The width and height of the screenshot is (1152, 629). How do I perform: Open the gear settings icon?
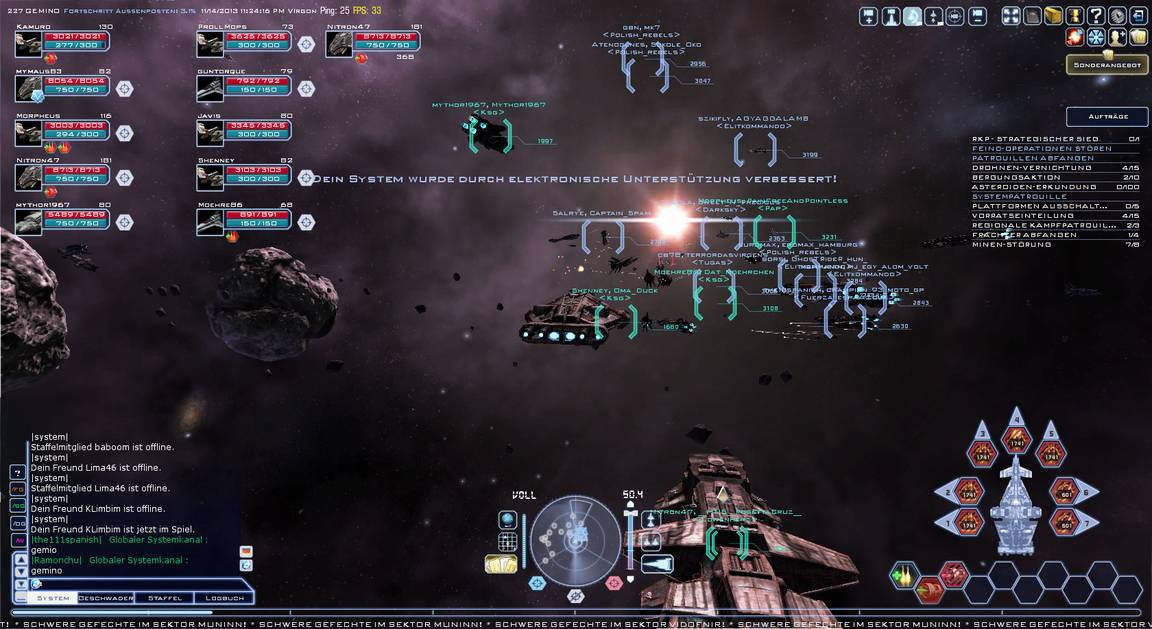(x=1117, y=16)
